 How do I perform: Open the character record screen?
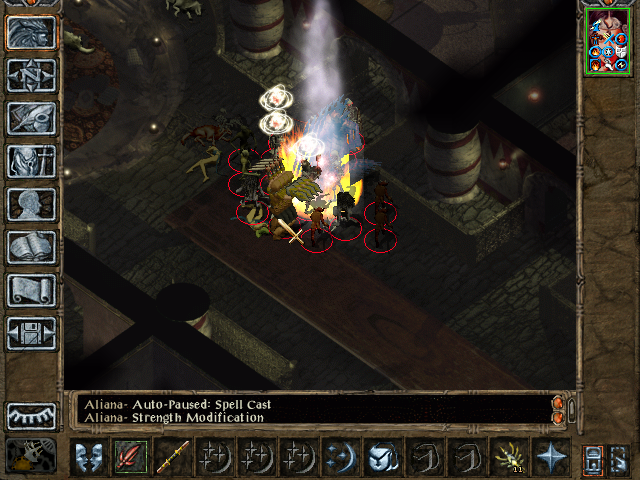tap(31, 204)
